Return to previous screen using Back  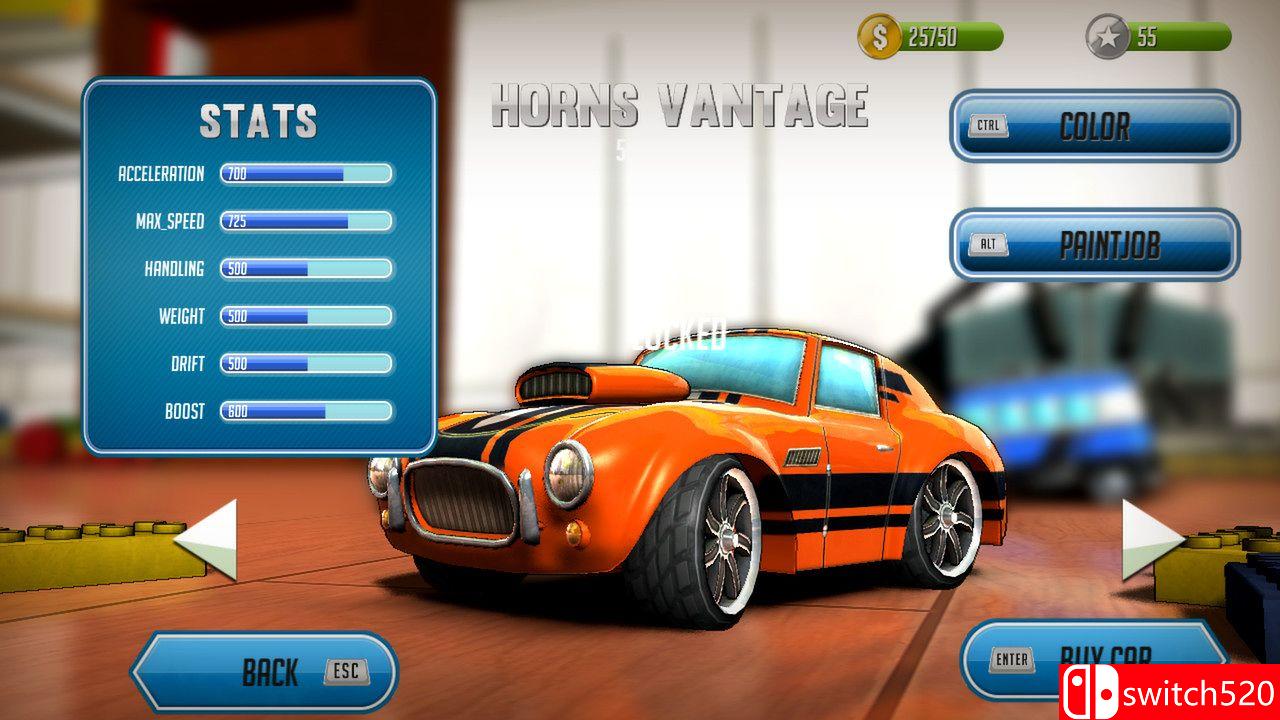point(270,672)
